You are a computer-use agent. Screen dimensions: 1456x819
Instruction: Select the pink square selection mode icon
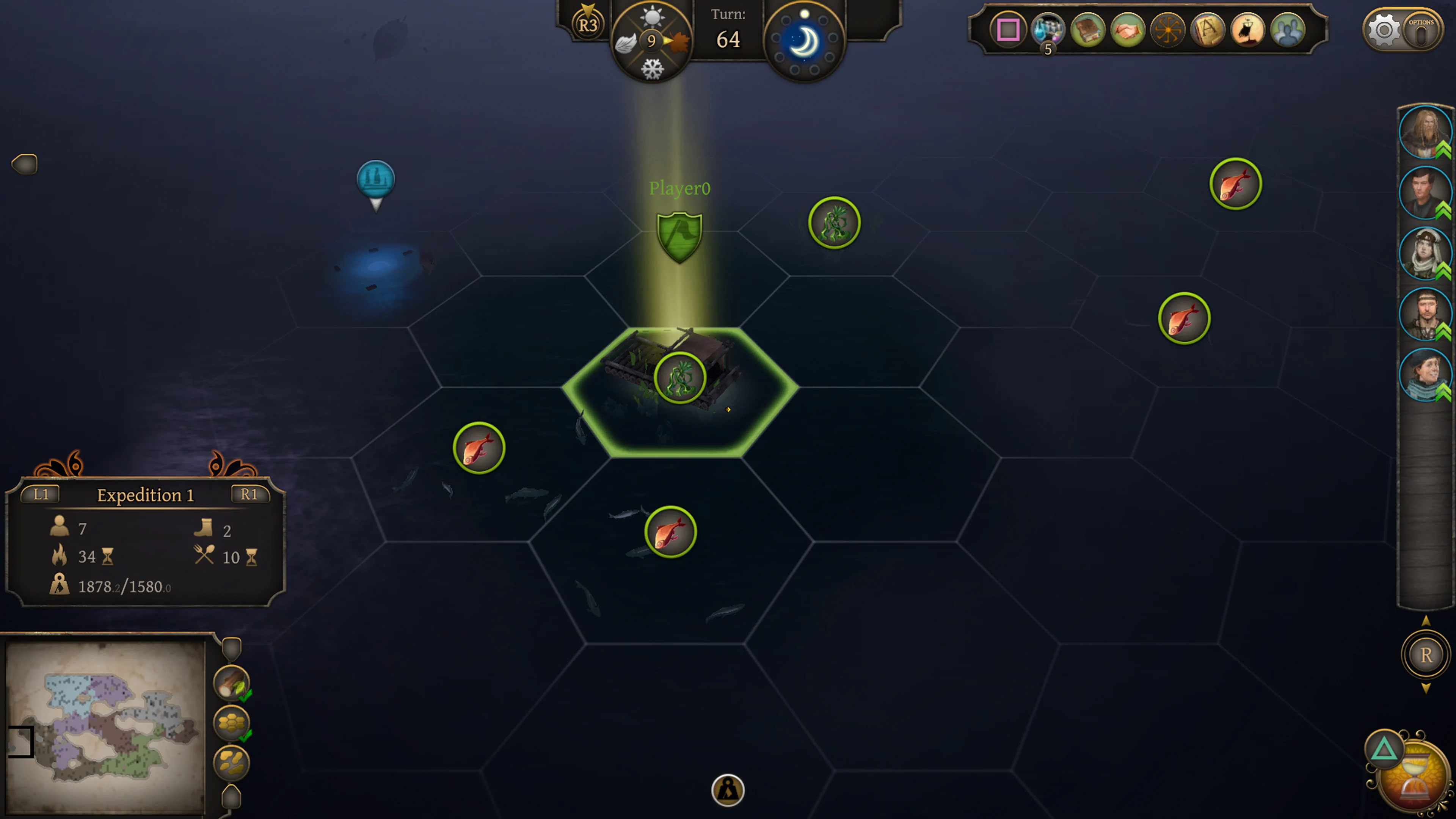click(x=1009, y=31)
